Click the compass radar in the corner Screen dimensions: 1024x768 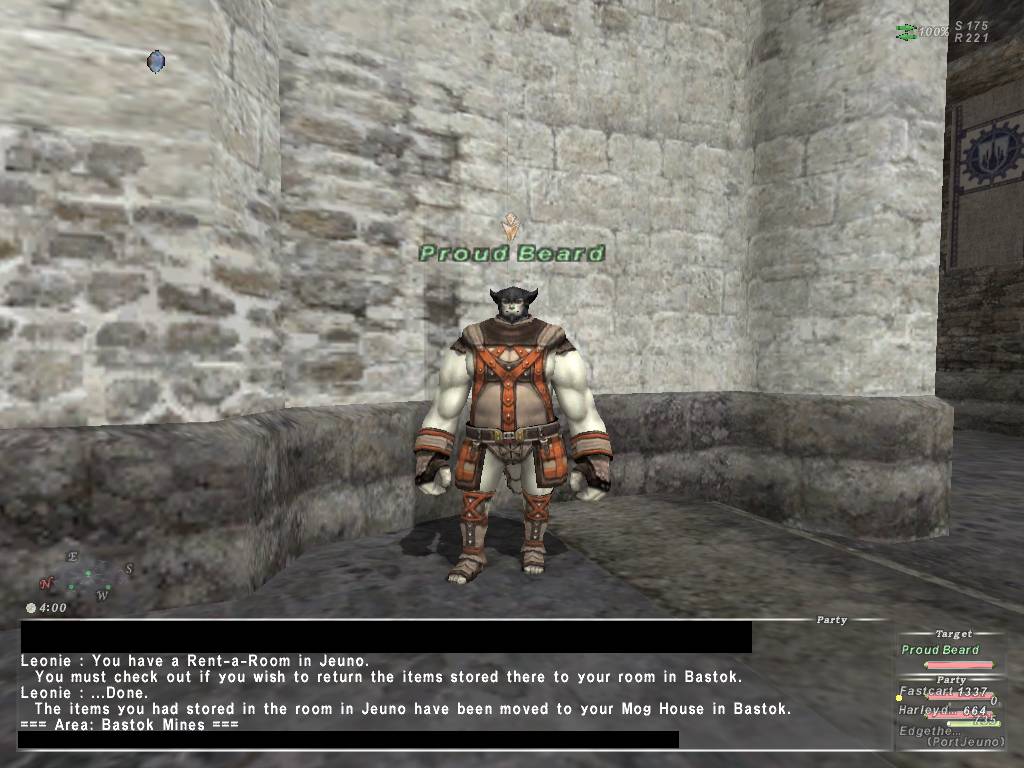point(86,574)
